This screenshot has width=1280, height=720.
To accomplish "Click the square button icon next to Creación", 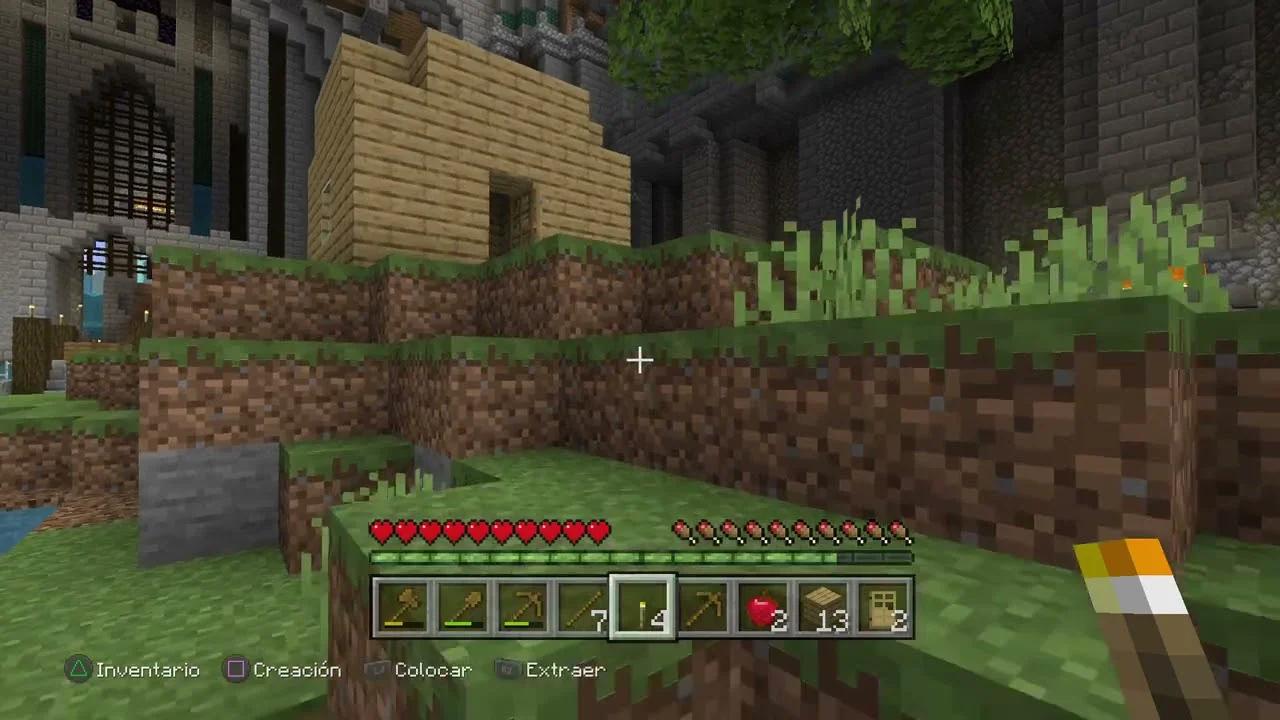I will [234, 670].
